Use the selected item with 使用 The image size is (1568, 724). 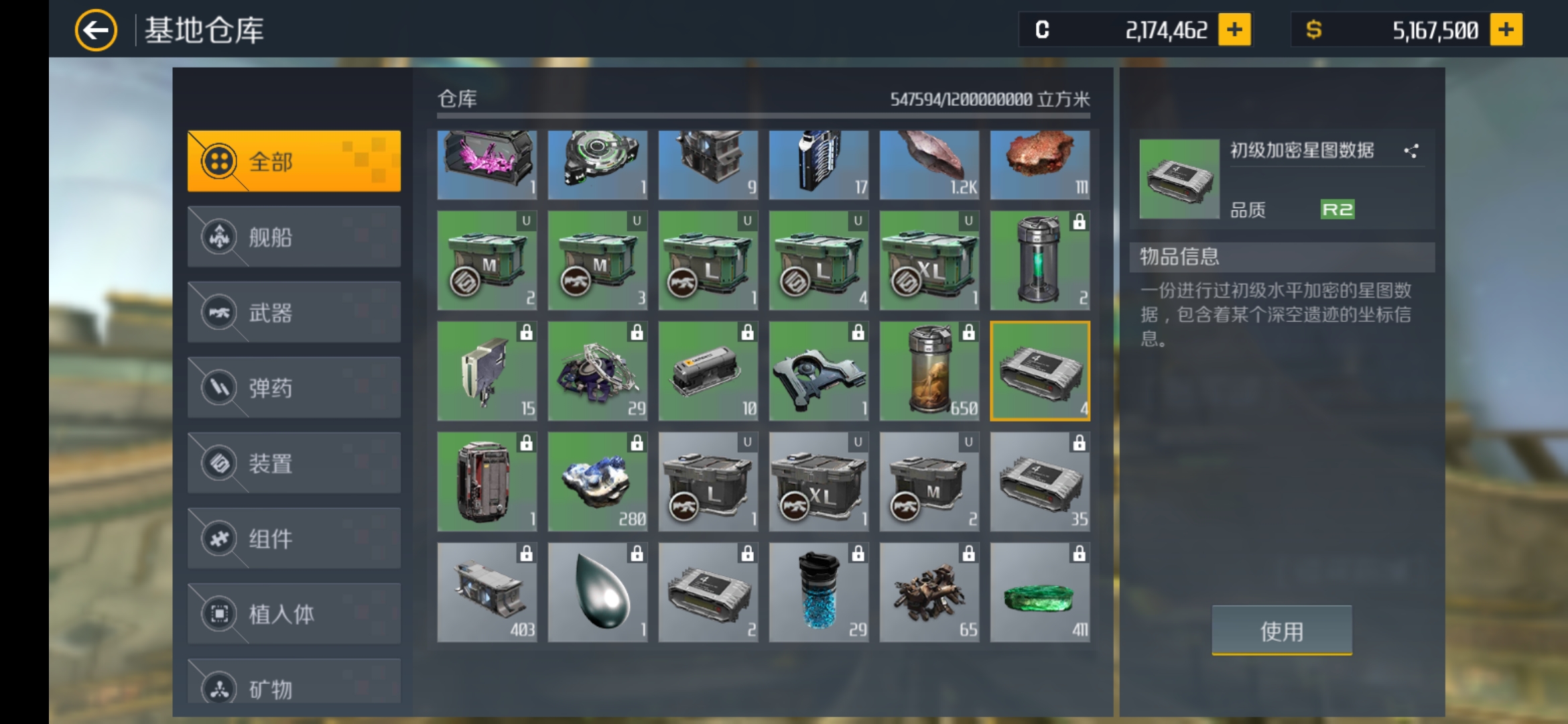pos(1281,630)
